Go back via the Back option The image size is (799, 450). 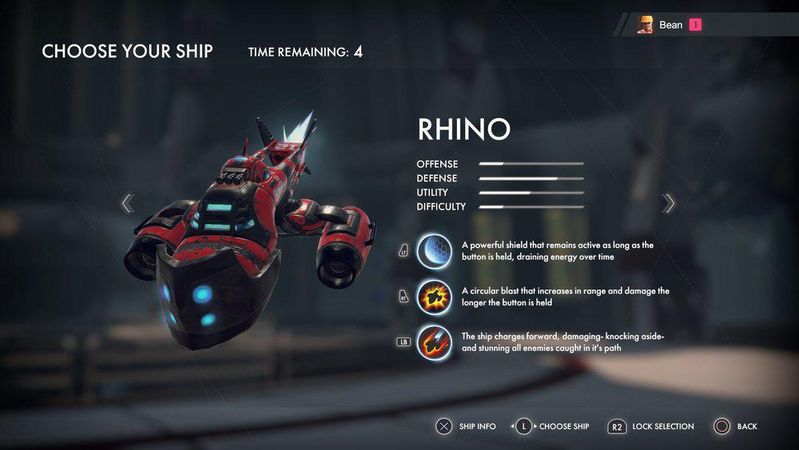point(735,427)
